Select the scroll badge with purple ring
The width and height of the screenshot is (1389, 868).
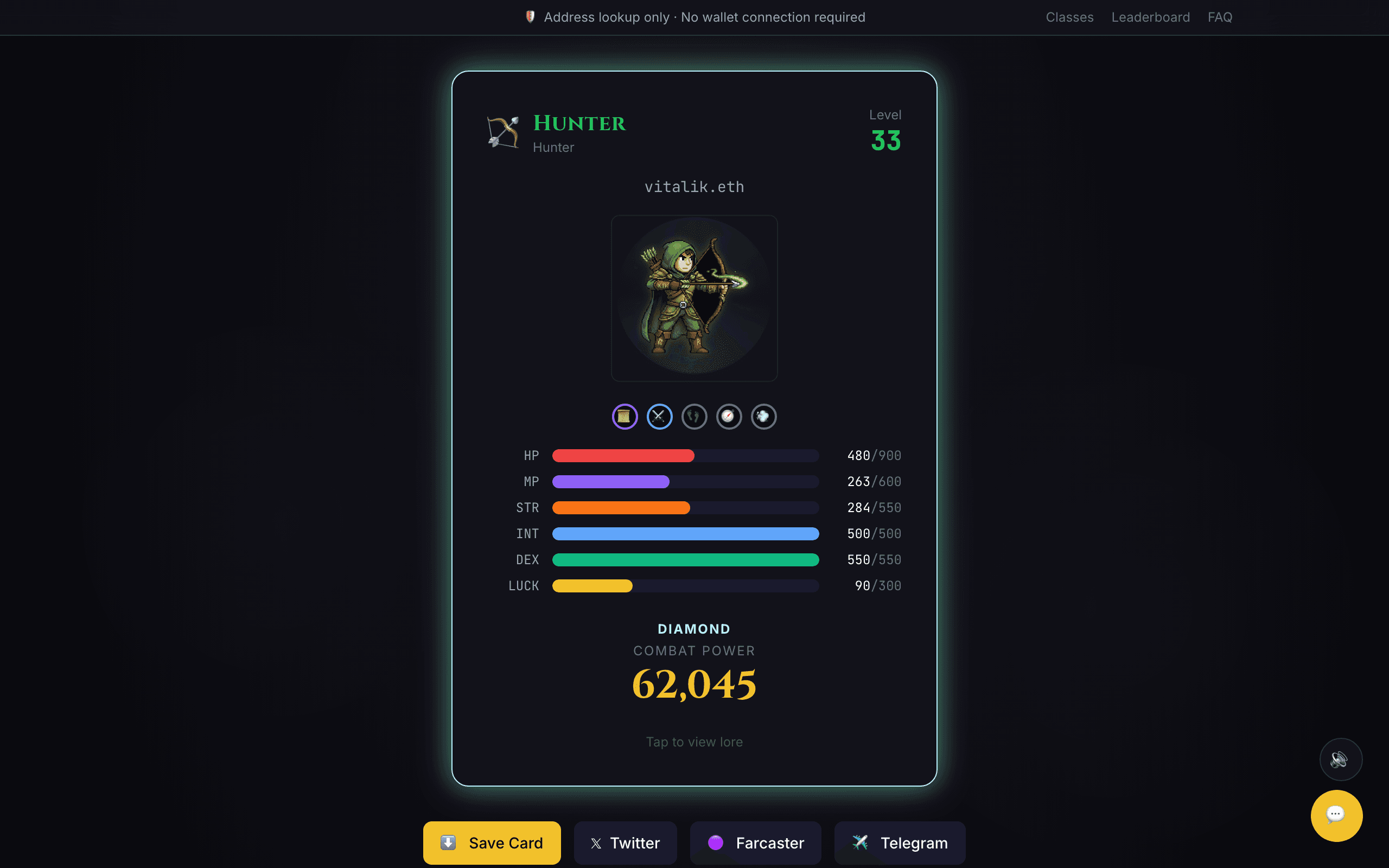click(625, 416)
